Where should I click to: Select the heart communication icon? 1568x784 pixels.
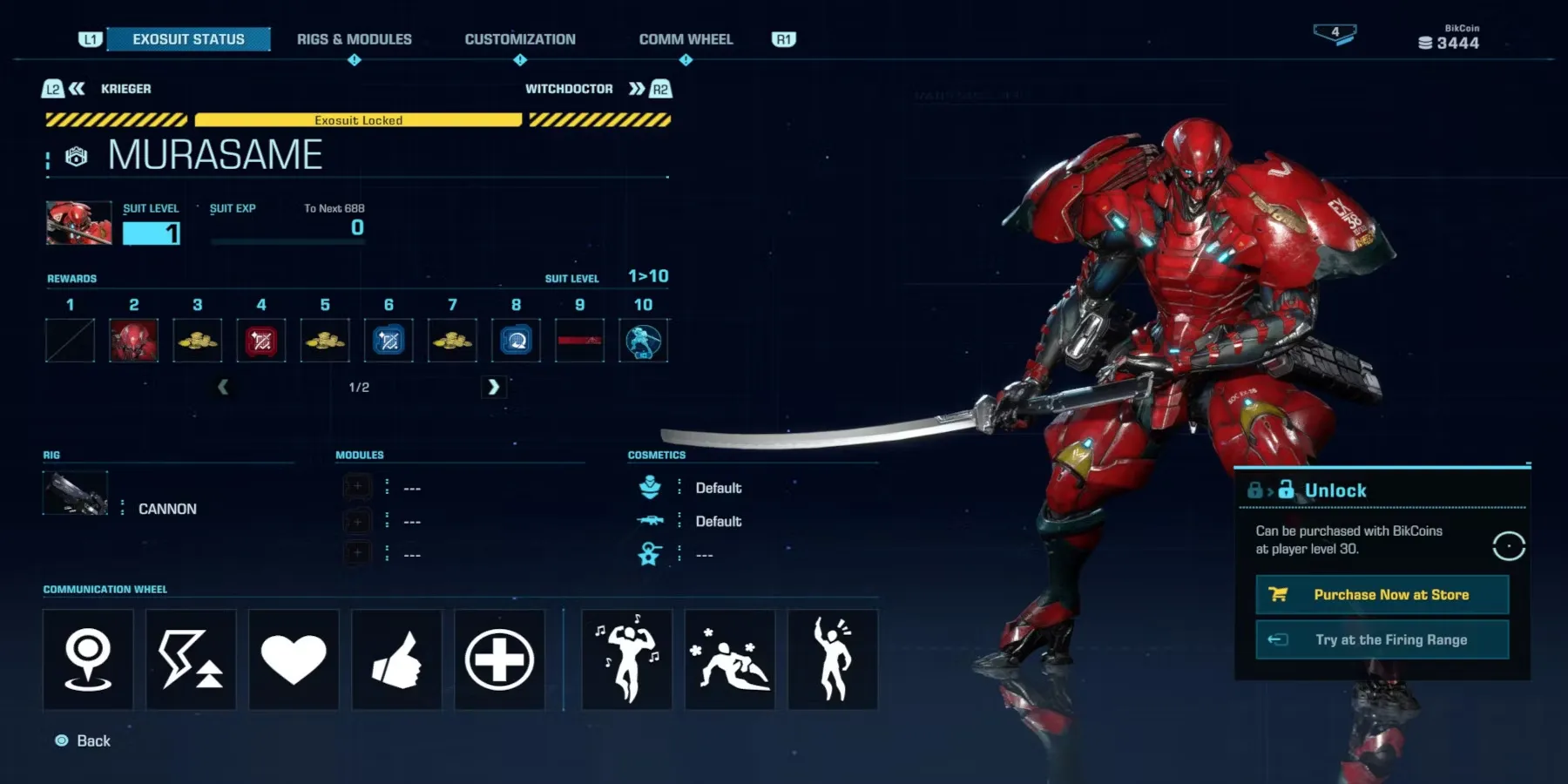[x=294, y=659]
